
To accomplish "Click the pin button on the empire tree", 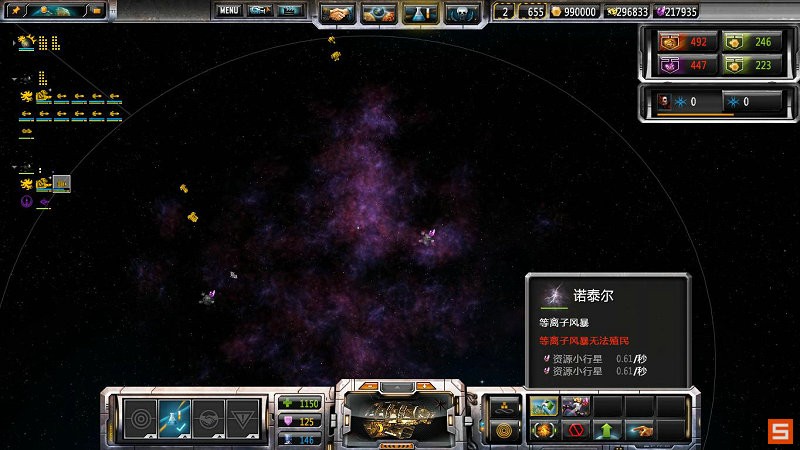I will pos(17,11).
